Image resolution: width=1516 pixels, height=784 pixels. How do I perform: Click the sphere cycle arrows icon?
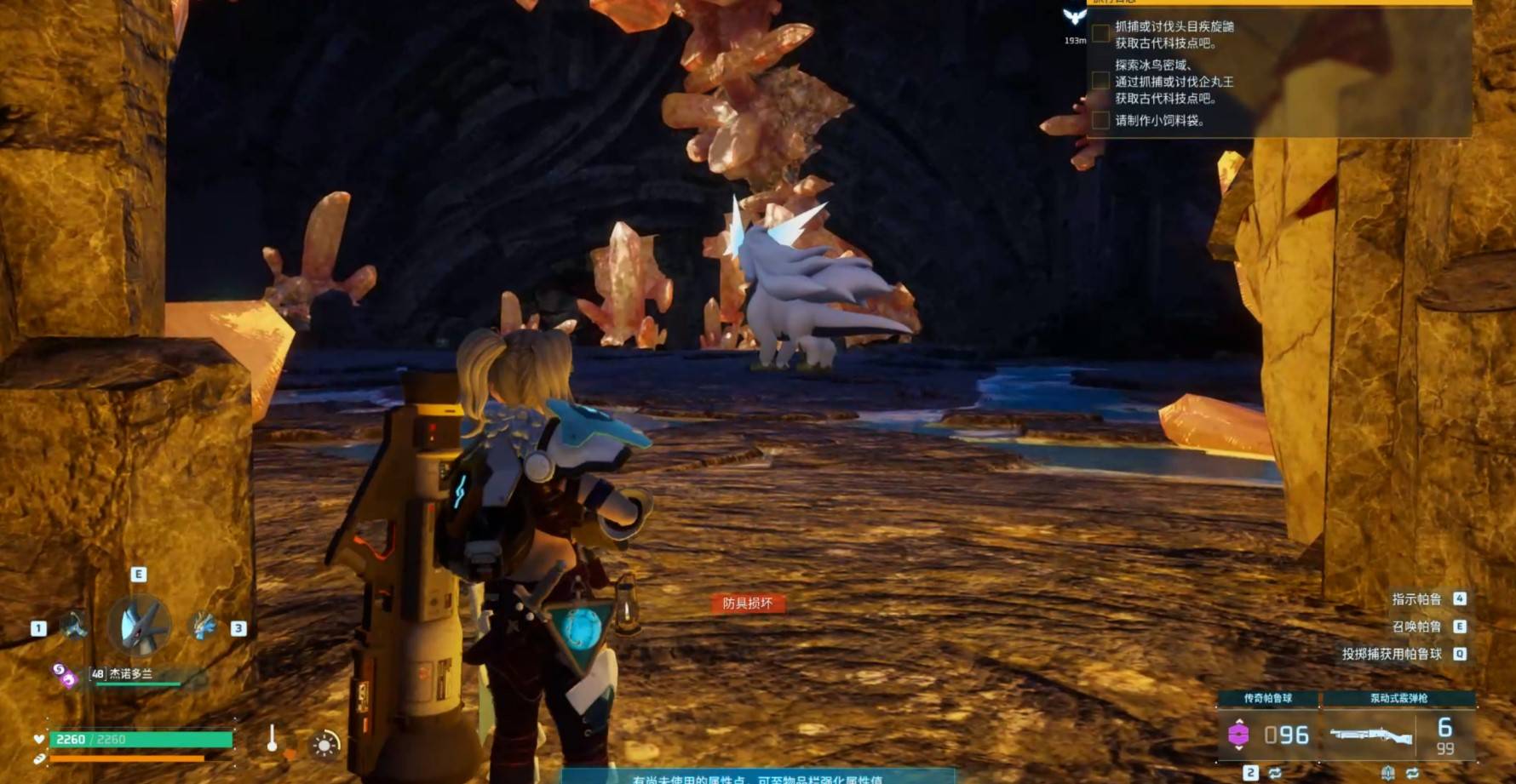1275,773
